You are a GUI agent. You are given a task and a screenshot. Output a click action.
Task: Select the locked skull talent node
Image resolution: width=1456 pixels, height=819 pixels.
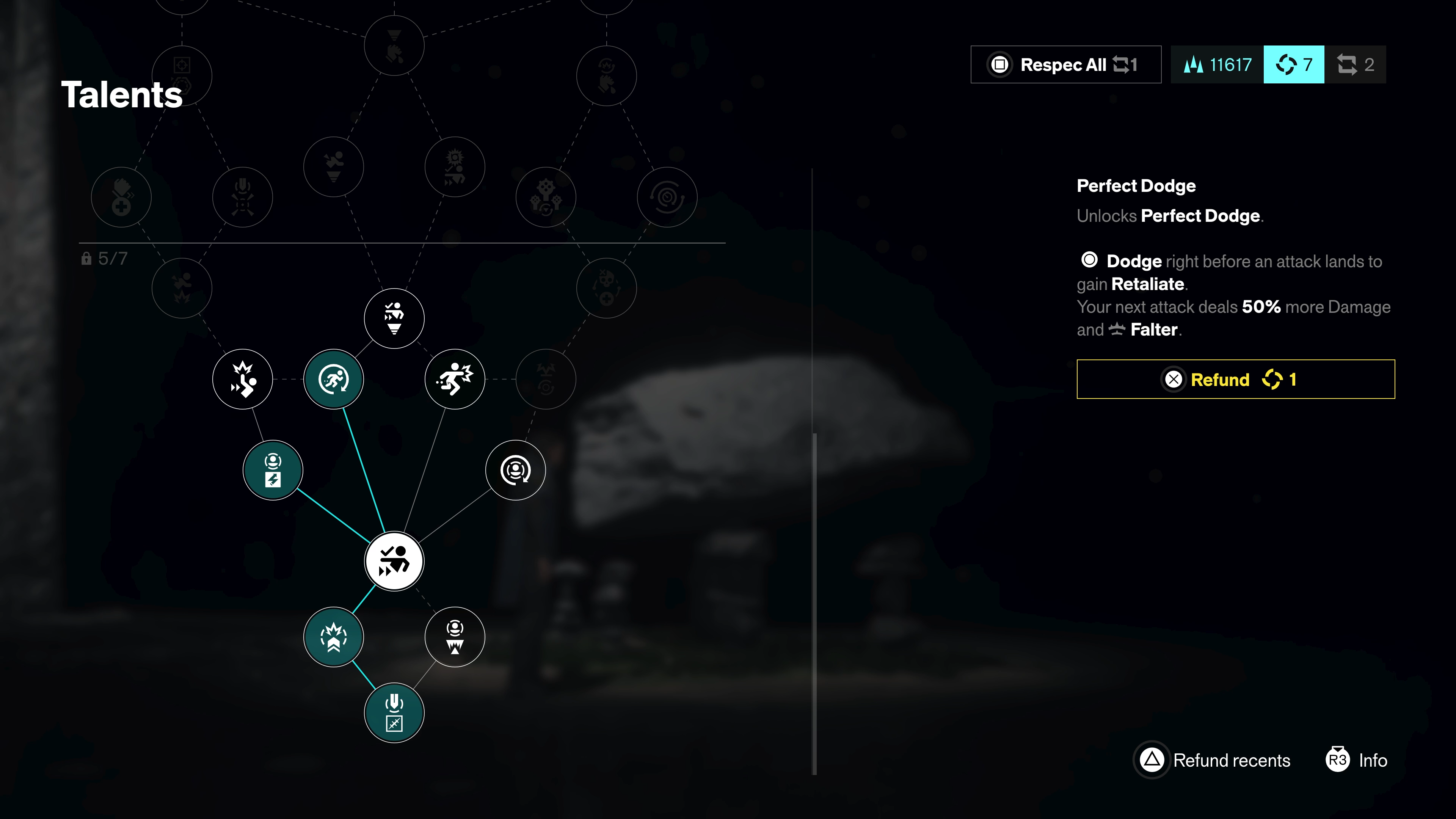[607, 288]
